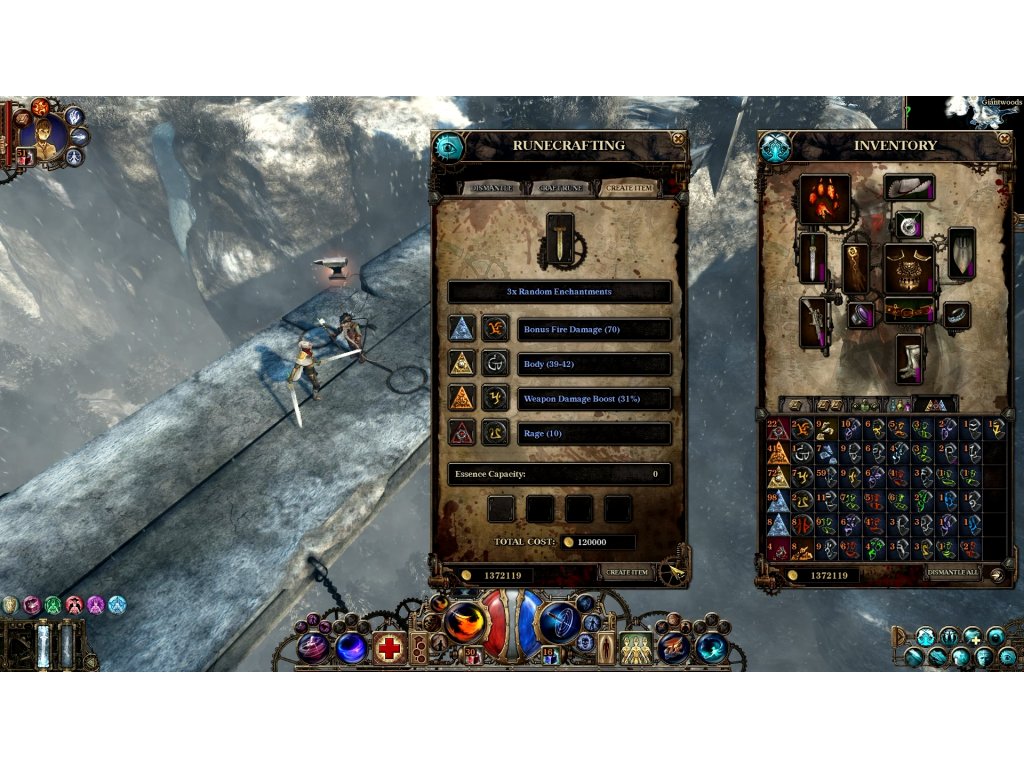Close the Inventory panel
Image resolution: width=1024 pixels, height=768 pixels.
point(1005,138)
